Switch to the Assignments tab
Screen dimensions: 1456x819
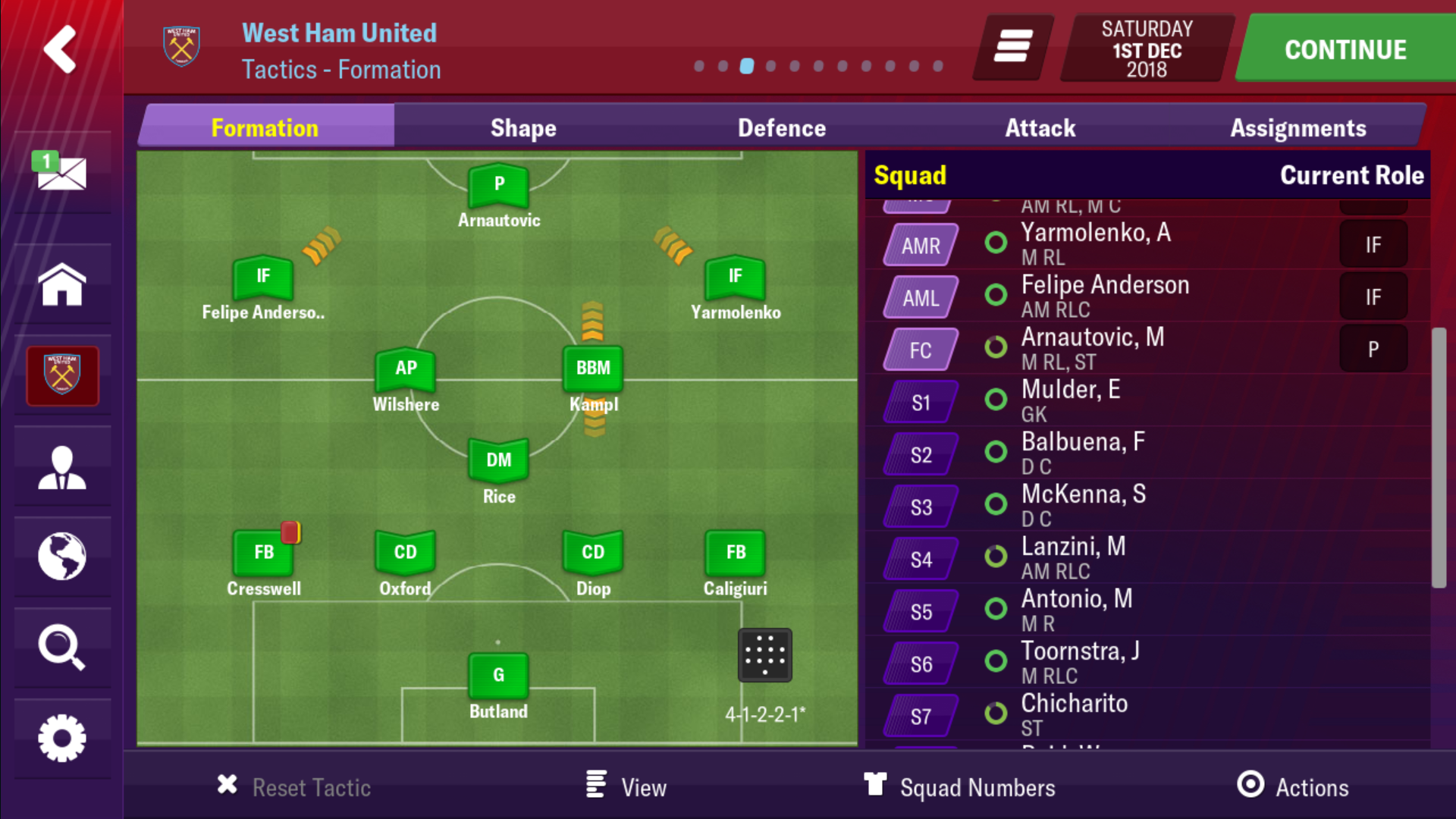[1298, 127]
